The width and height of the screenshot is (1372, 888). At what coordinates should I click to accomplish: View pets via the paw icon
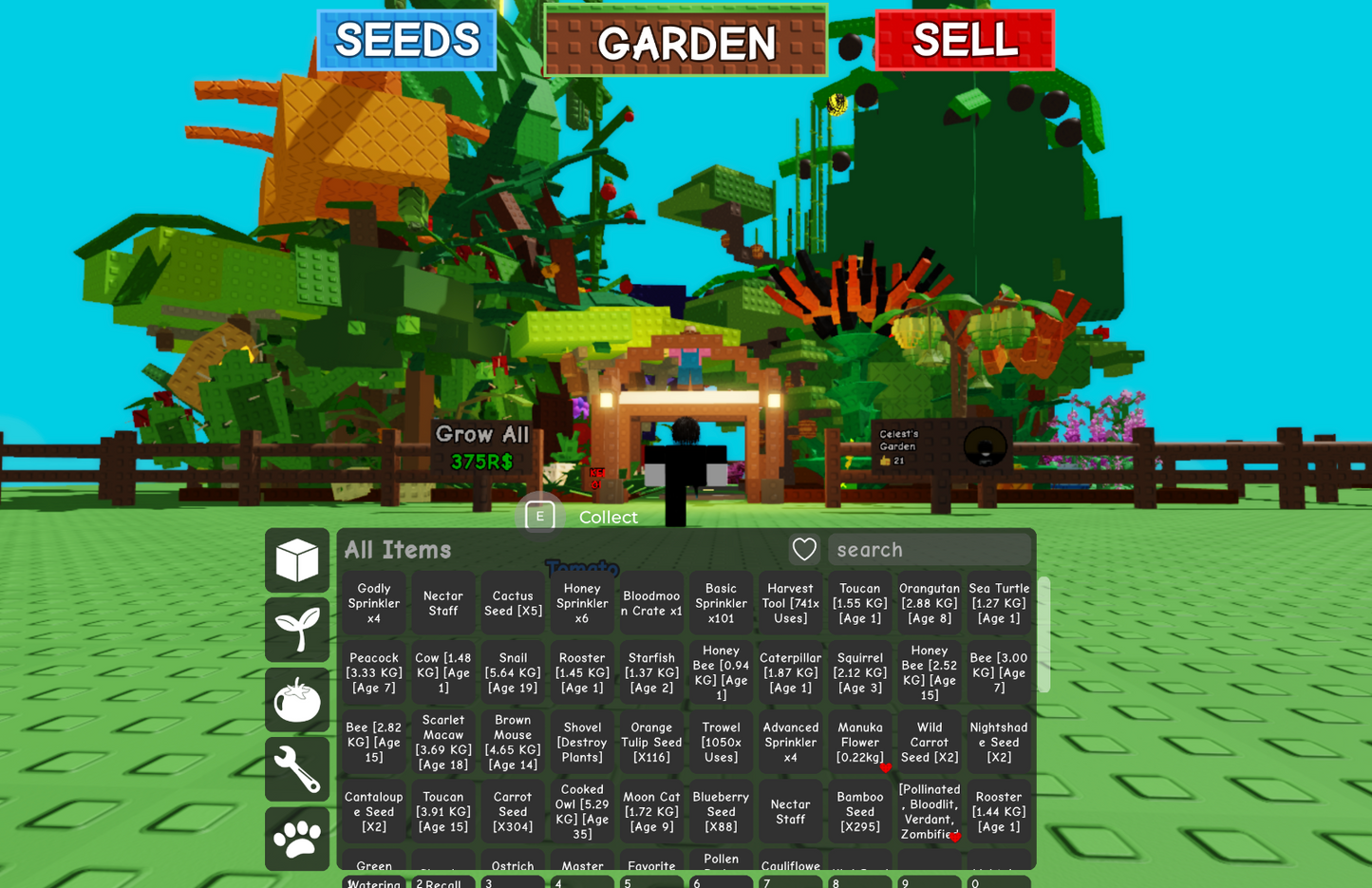tap(297, 839)
